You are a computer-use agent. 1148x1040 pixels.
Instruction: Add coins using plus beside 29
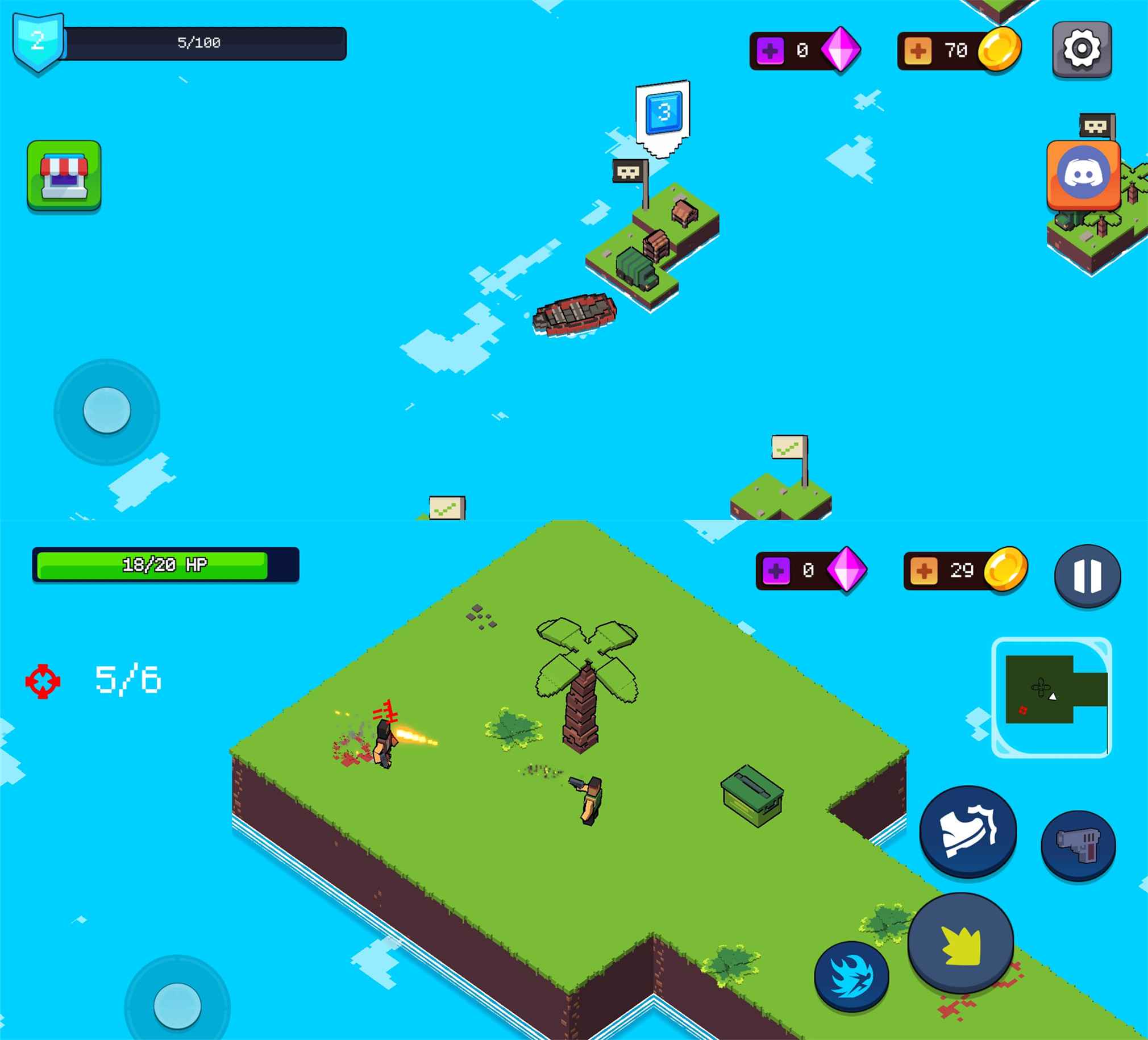[924, 571]
